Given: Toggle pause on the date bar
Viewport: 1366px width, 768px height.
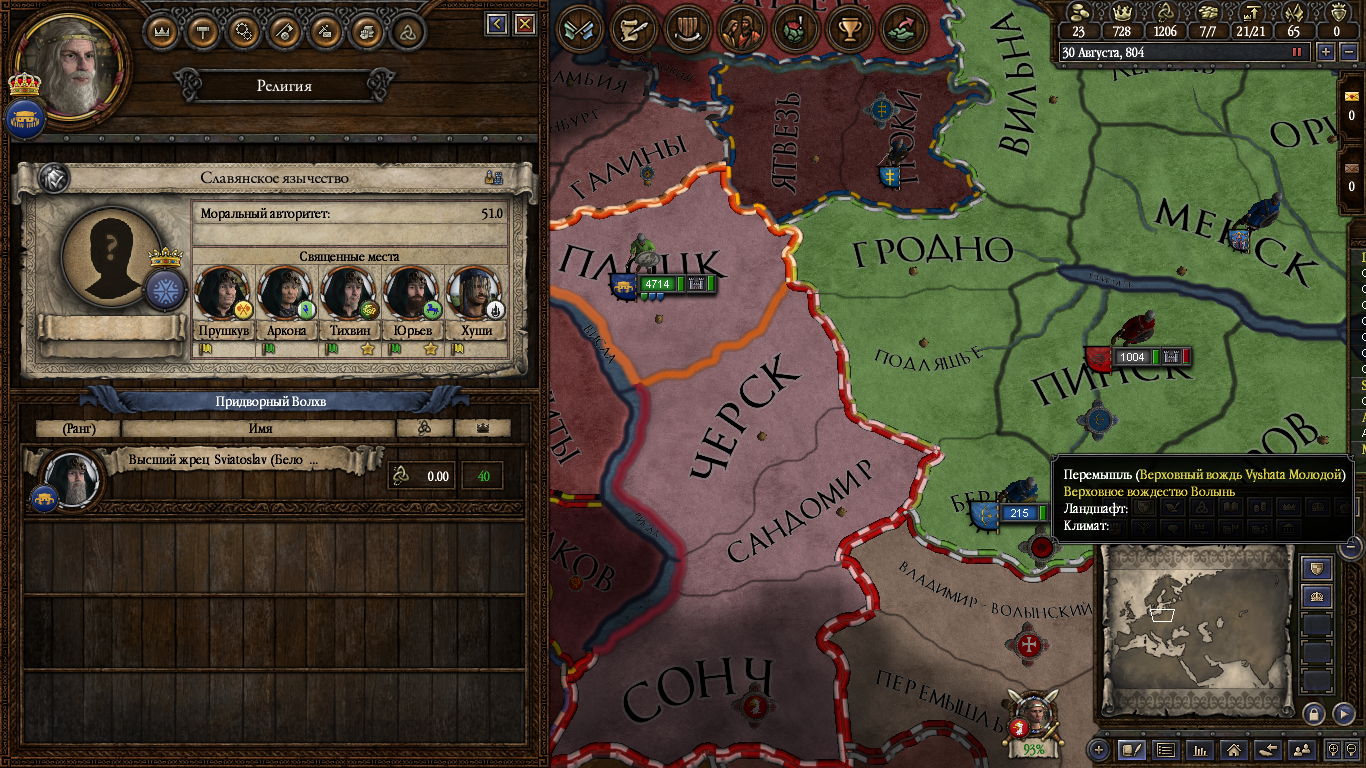Looking at the screenshot, I should 1299,52.
